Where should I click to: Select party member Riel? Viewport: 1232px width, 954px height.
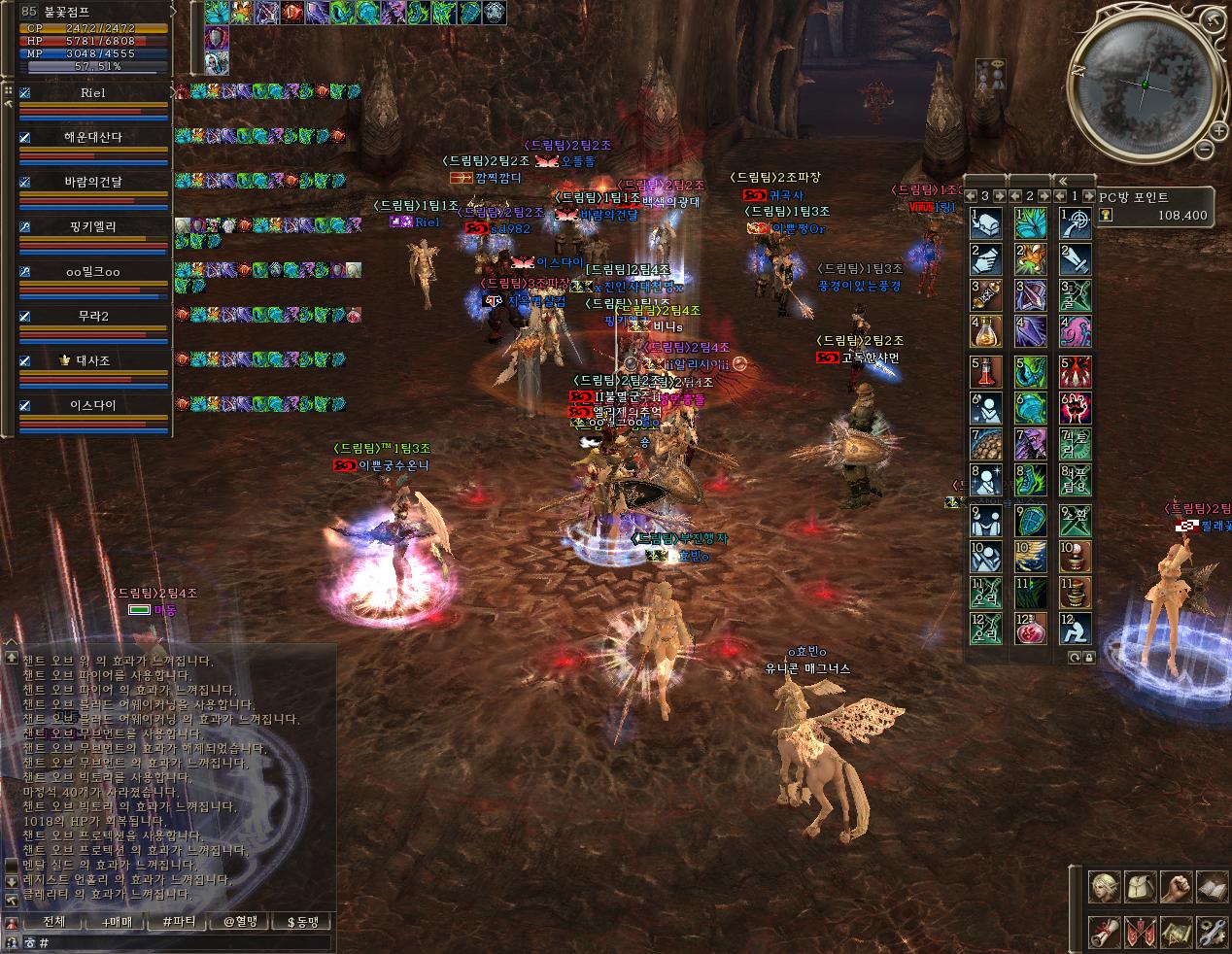(x=93, y=93)
